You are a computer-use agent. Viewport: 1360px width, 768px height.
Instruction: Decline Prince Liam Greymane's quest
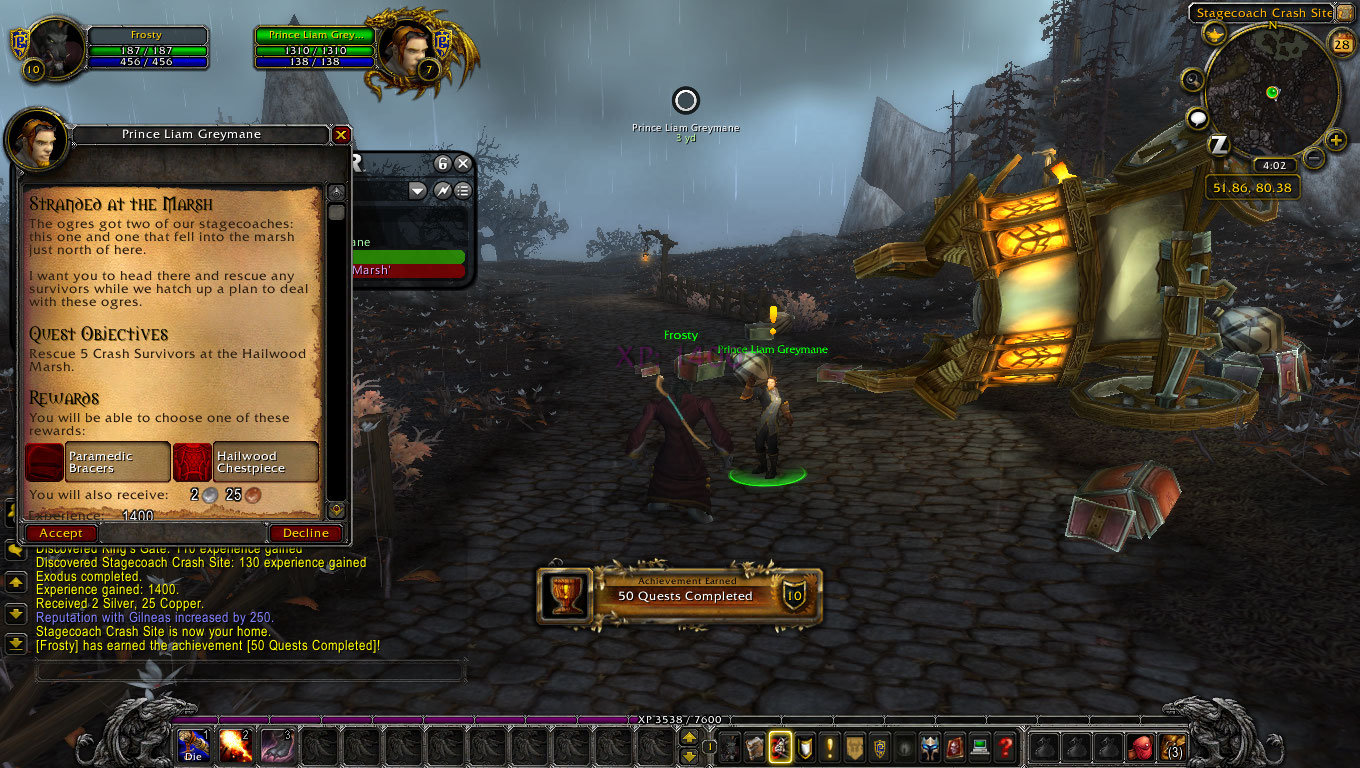[305, 533]
